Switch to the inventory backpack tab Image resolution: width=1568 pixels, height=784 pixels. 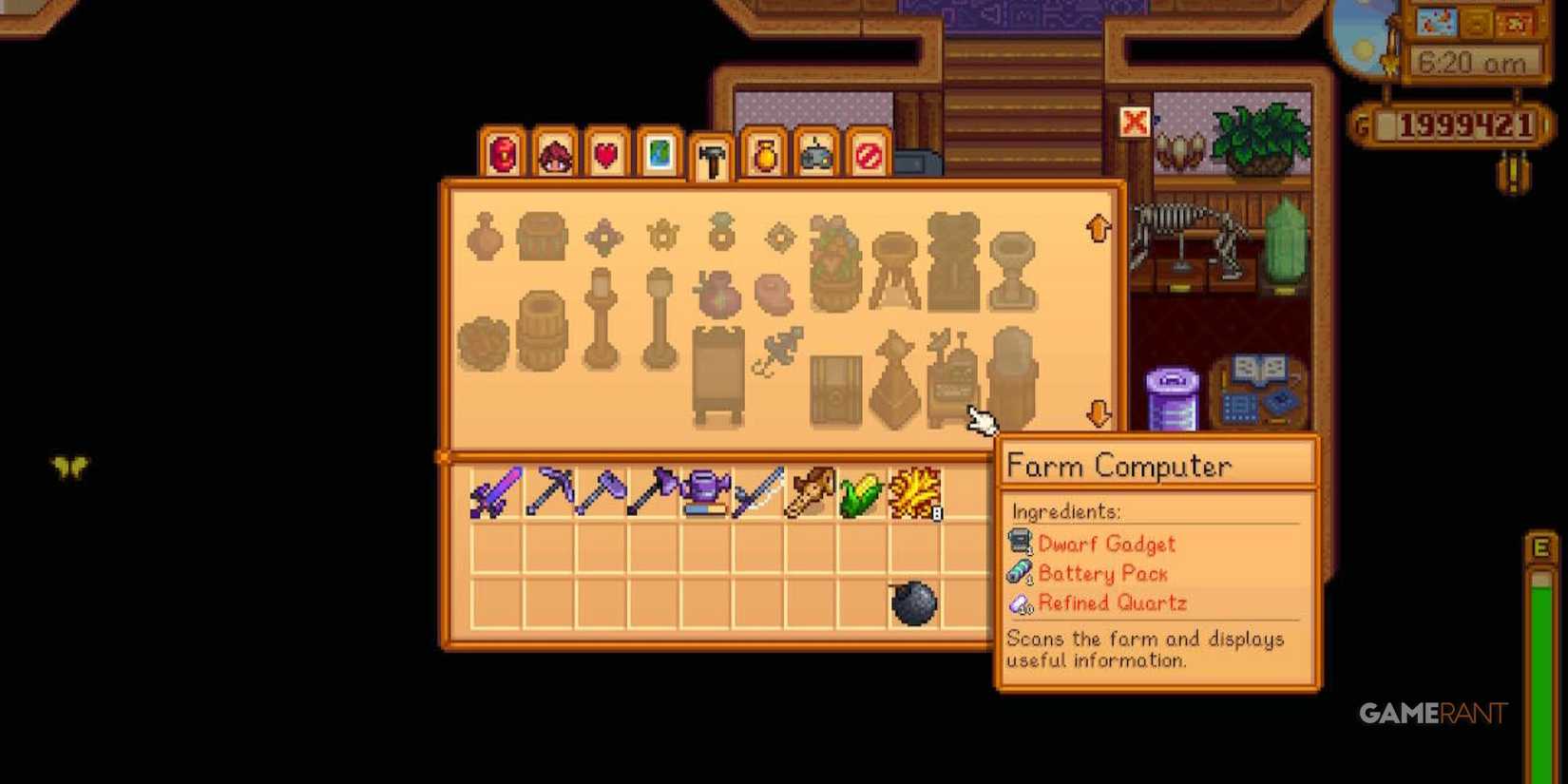502,156
